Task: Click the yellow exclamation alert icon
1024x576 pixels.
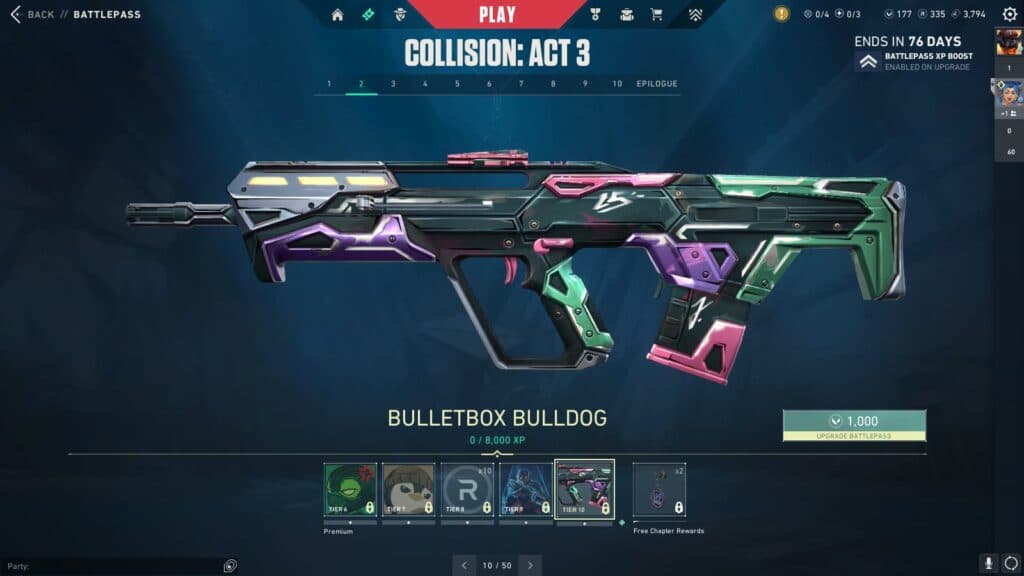Action: pos(782,14)
